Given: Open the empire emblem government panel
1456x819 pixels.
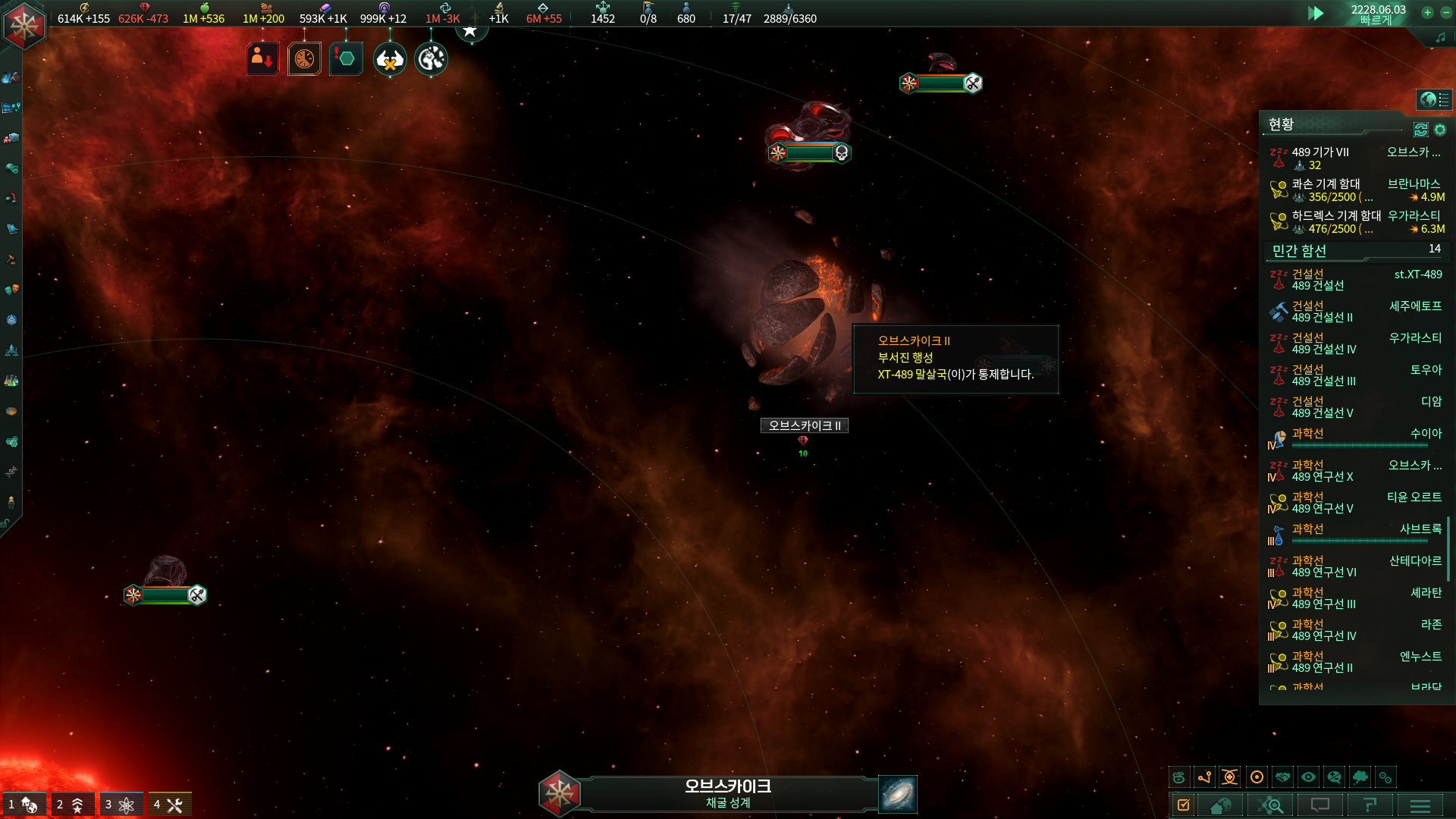Looking at the screenshot, I should [x=24, y=25].
